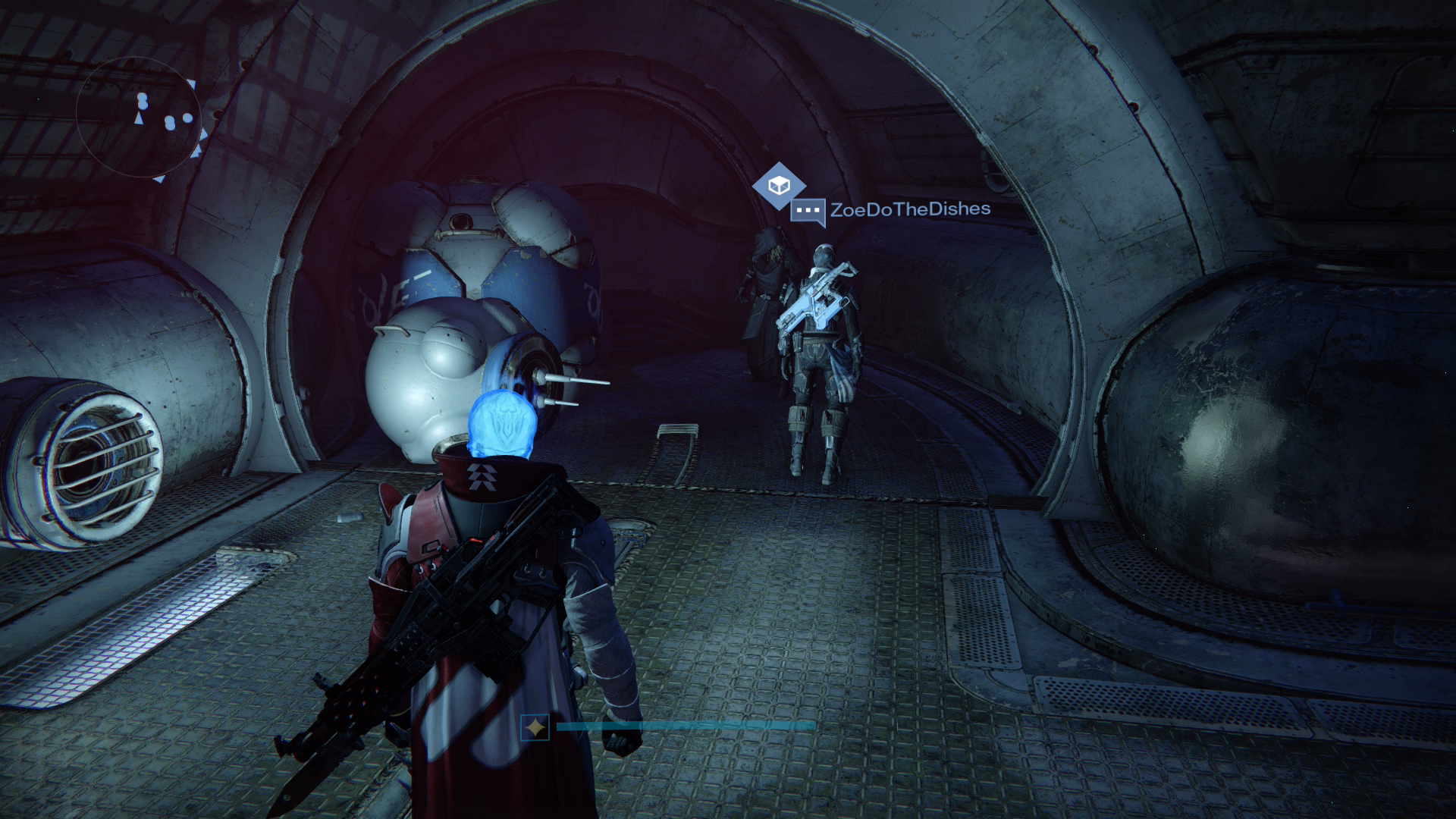
Task: Click the chat bubble icon beside ZoeDoTheDishes
Action: click(x=808, y=212)
